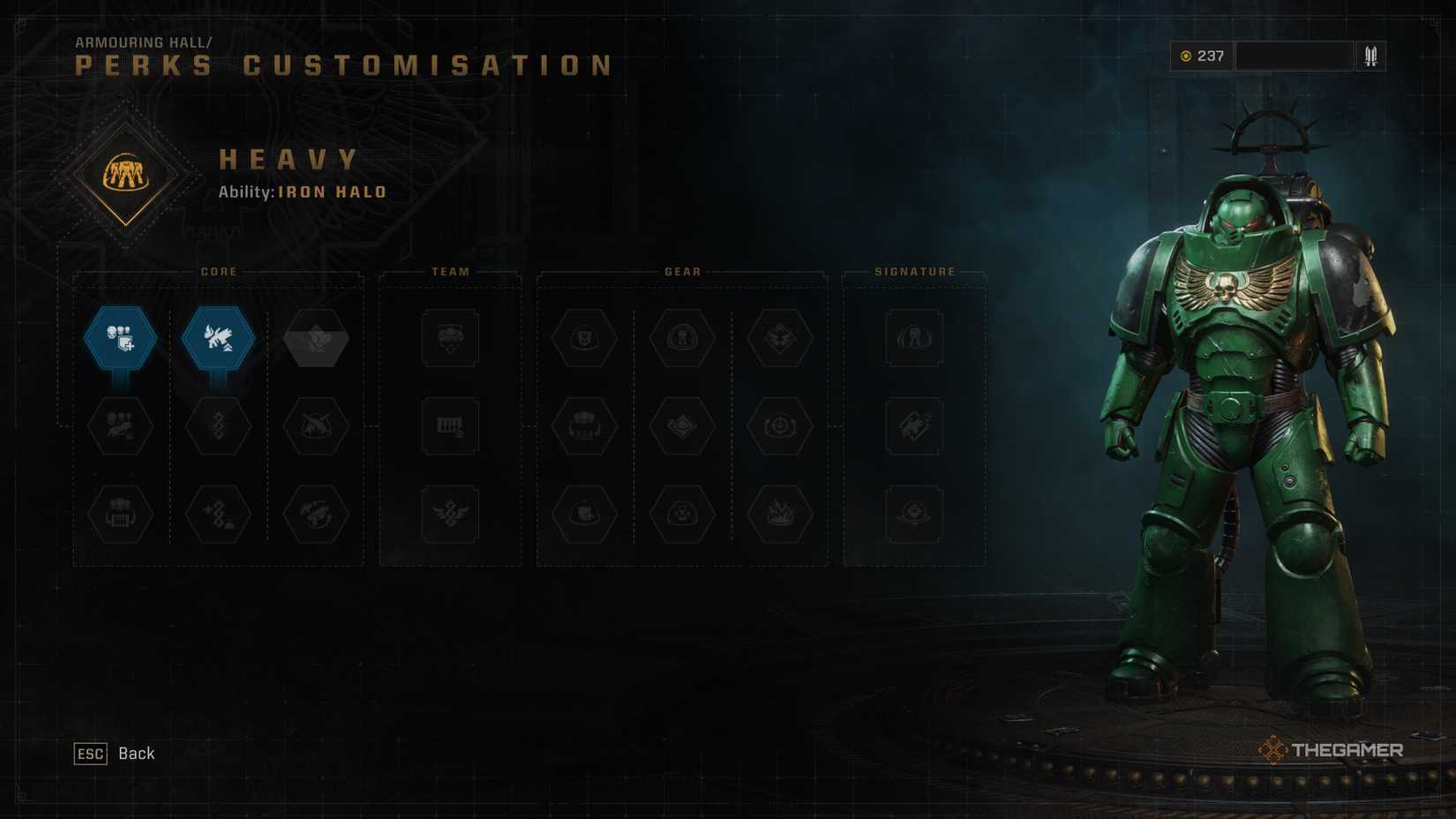Toggle off the second equipped blue Core perk
Image resolution: width=1456 pixels, height=819 pixels.
220,338
